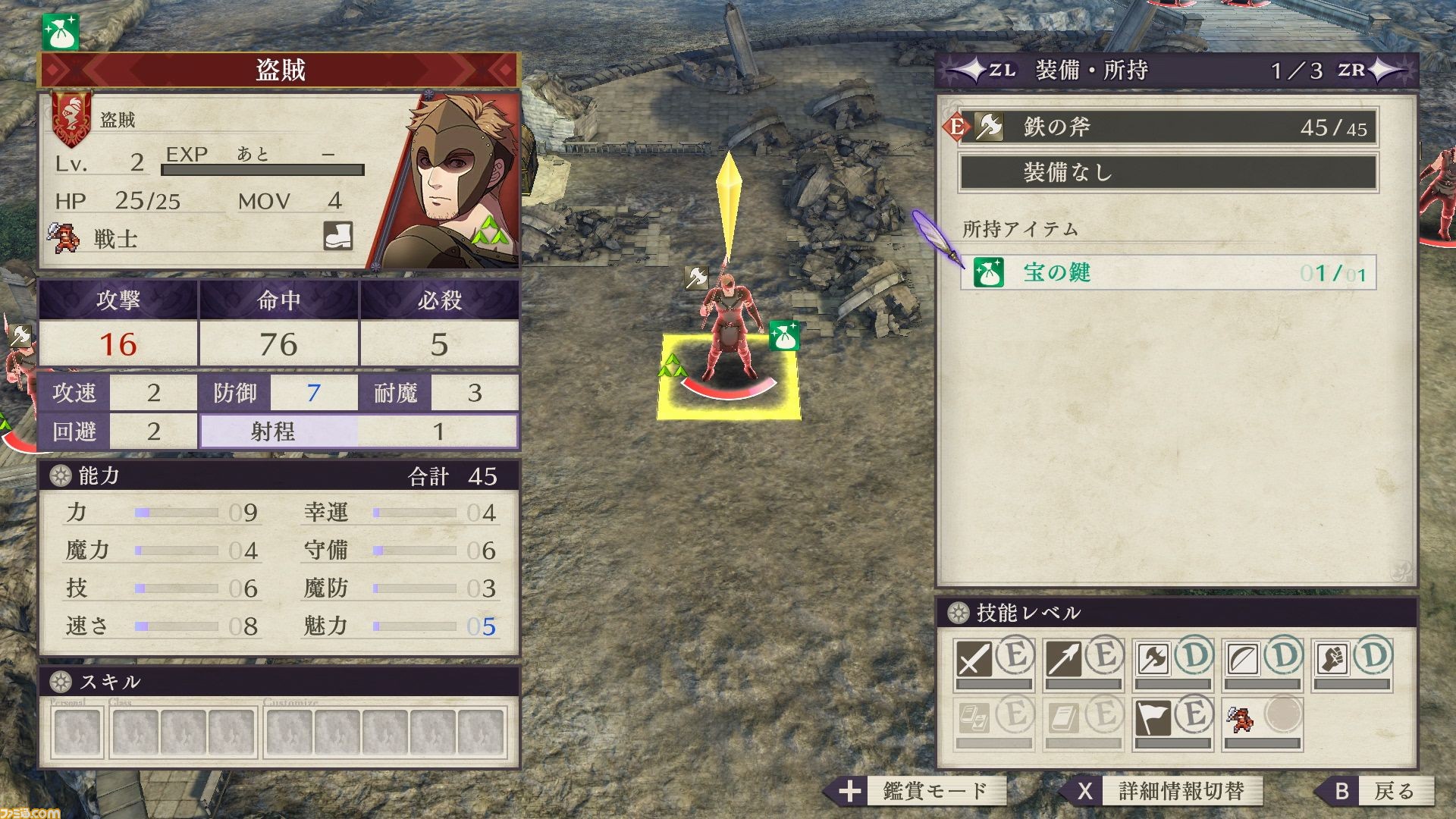Select the 装備なし empty equipment row
The height and width of the screenshot is (819, 1456).
(1168, 173)
